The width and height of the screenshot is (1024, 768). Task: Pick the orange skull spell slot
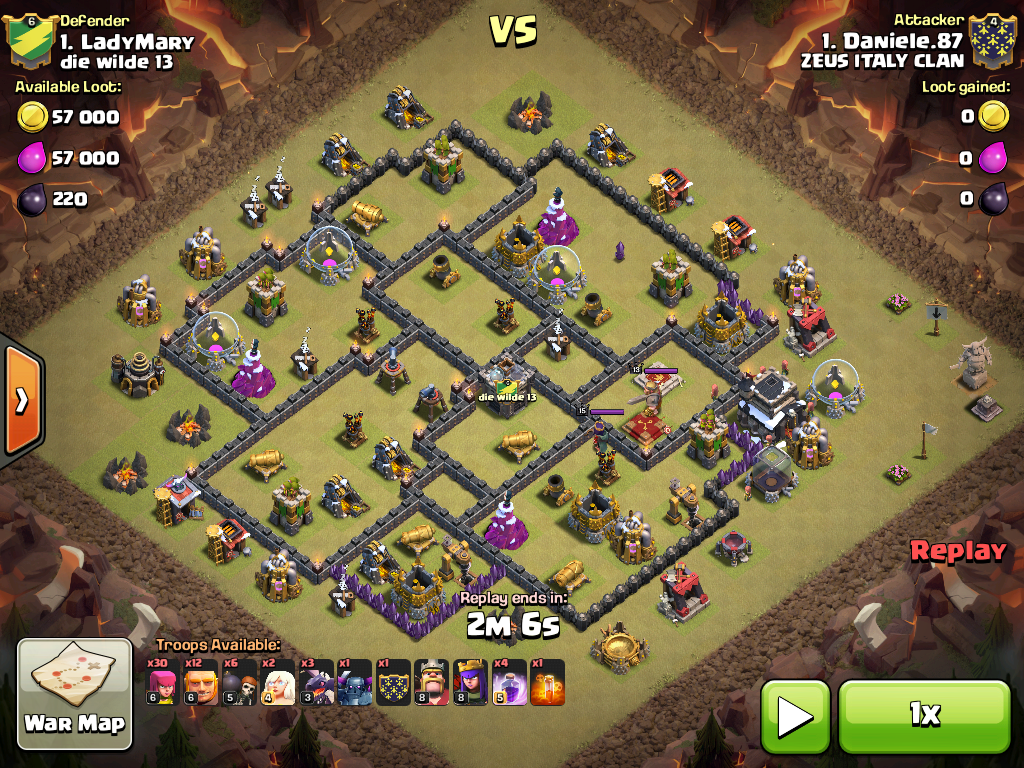pyautogui.click(x=548, y=683)
